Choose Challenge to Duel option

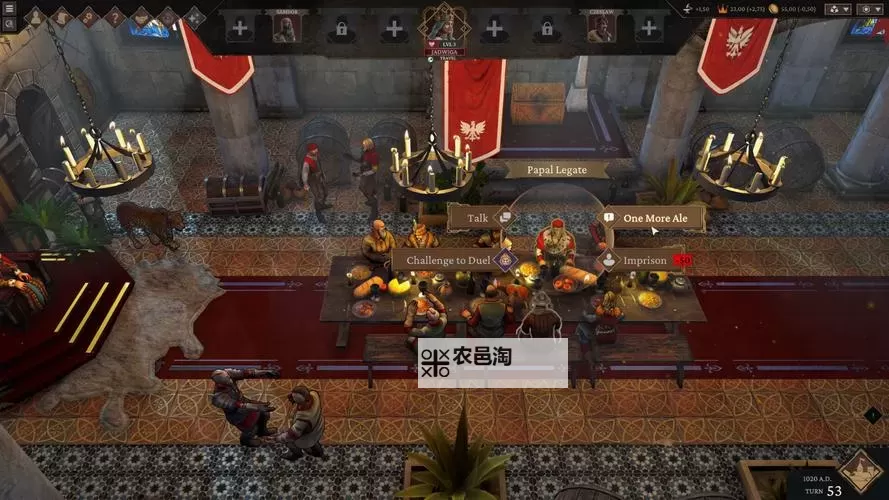click(x=450, y=260)
